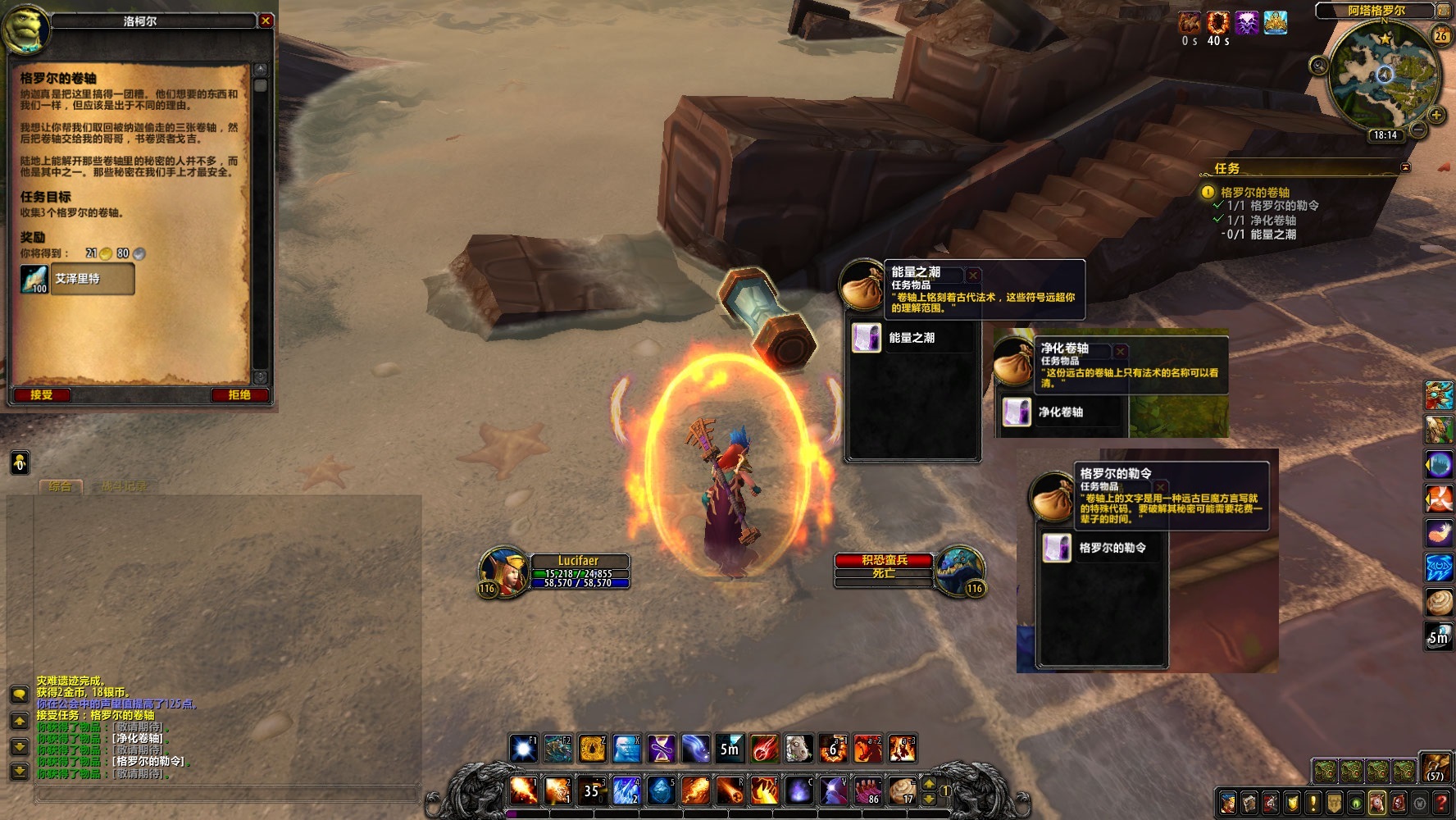Click the Lucifaer player portrait
Viewport: 1456px width, 820px height.
[503, 571]
